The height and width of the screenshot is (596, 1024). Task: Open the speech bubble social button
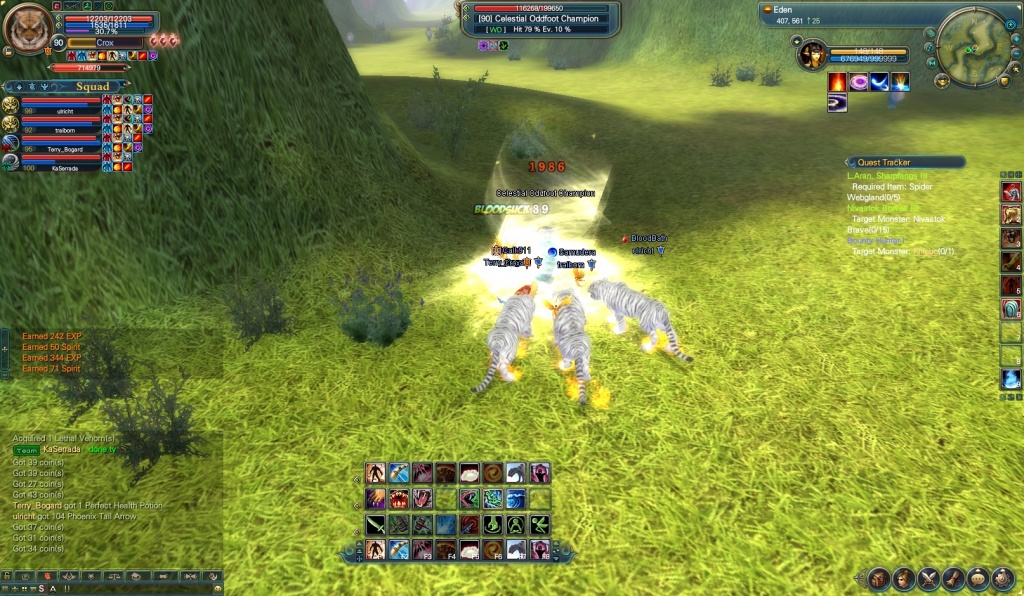pos(979,579)
